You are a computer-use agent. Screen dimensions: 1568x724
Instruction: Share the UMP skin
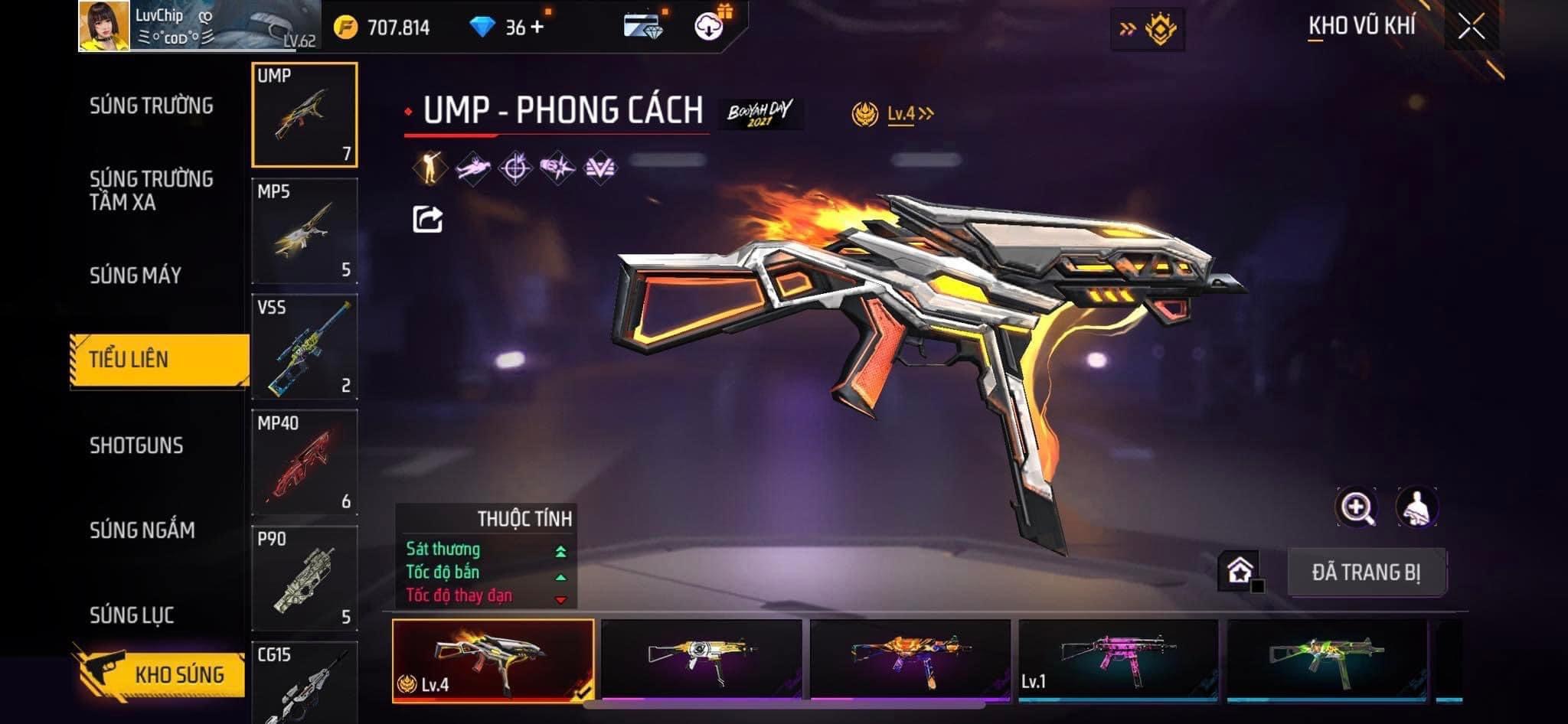click(427, 220)
